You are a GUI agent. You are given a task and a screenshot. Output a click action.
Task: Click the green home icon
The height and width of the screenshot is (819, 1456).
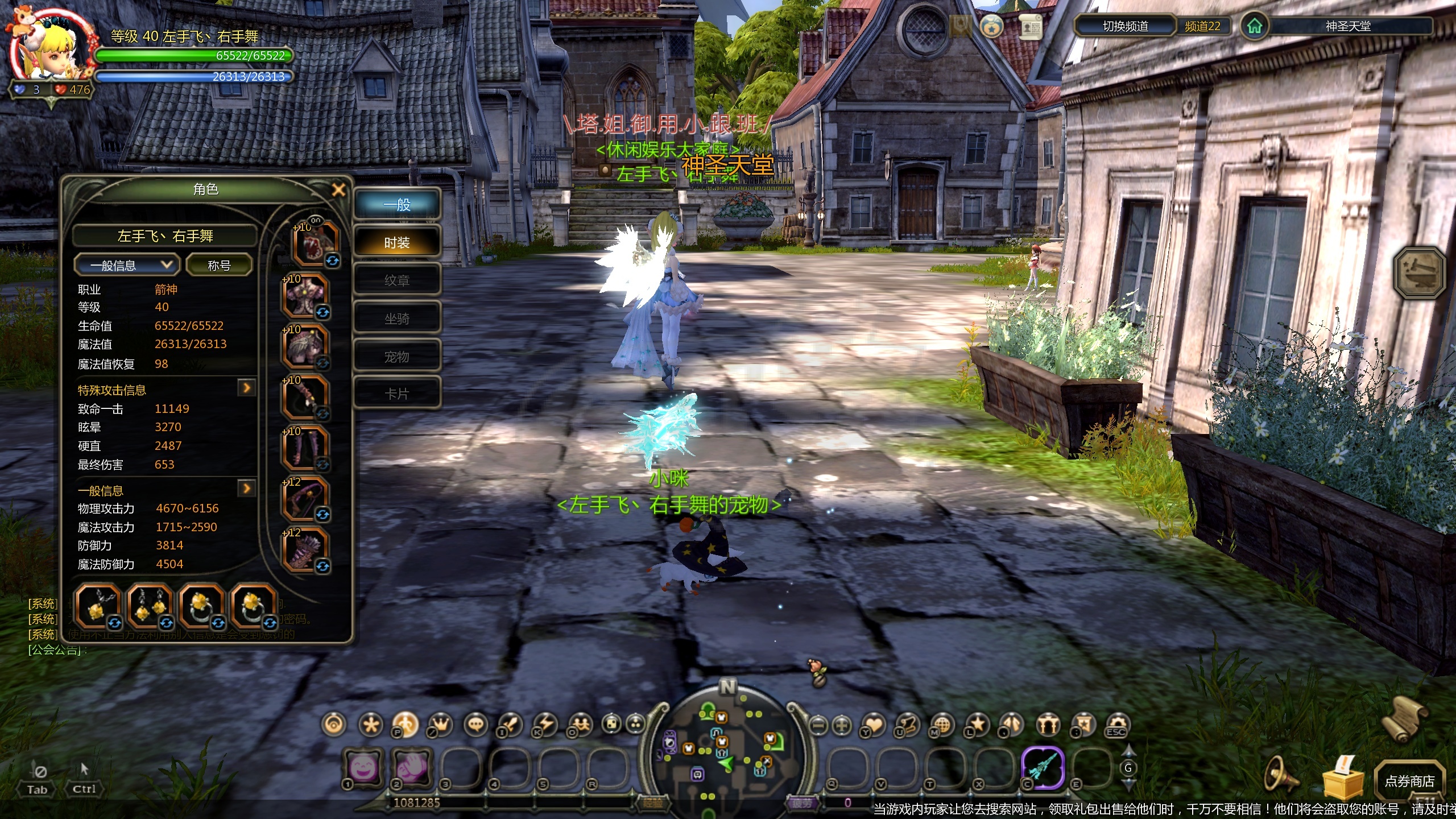tap(1254, 26)
